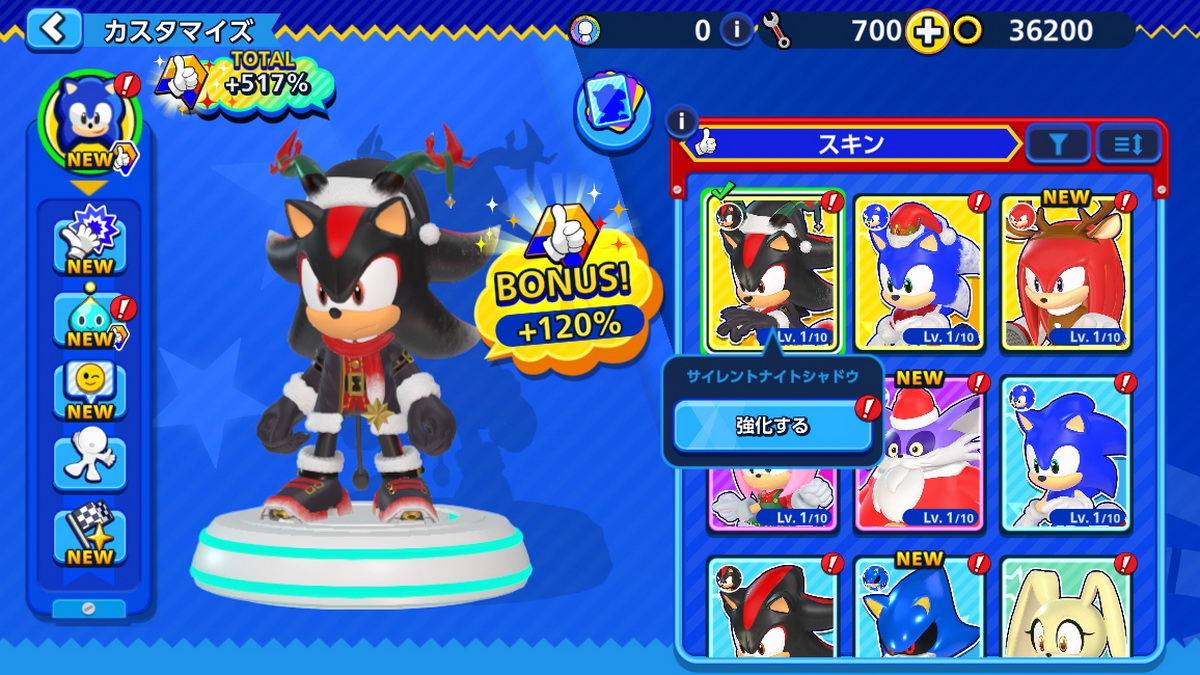Open the skin filter funnel button
1200x675 pixels.
1057,145
